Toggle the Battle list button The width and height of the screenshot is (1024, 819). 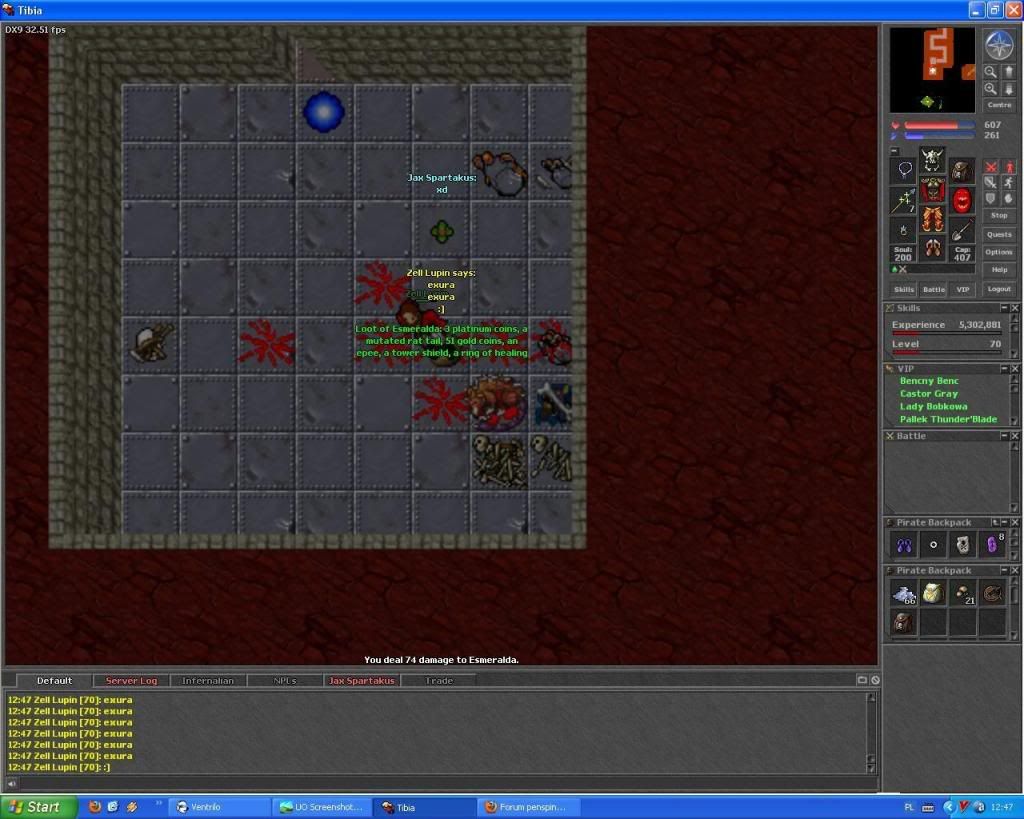tap(933, 289)
